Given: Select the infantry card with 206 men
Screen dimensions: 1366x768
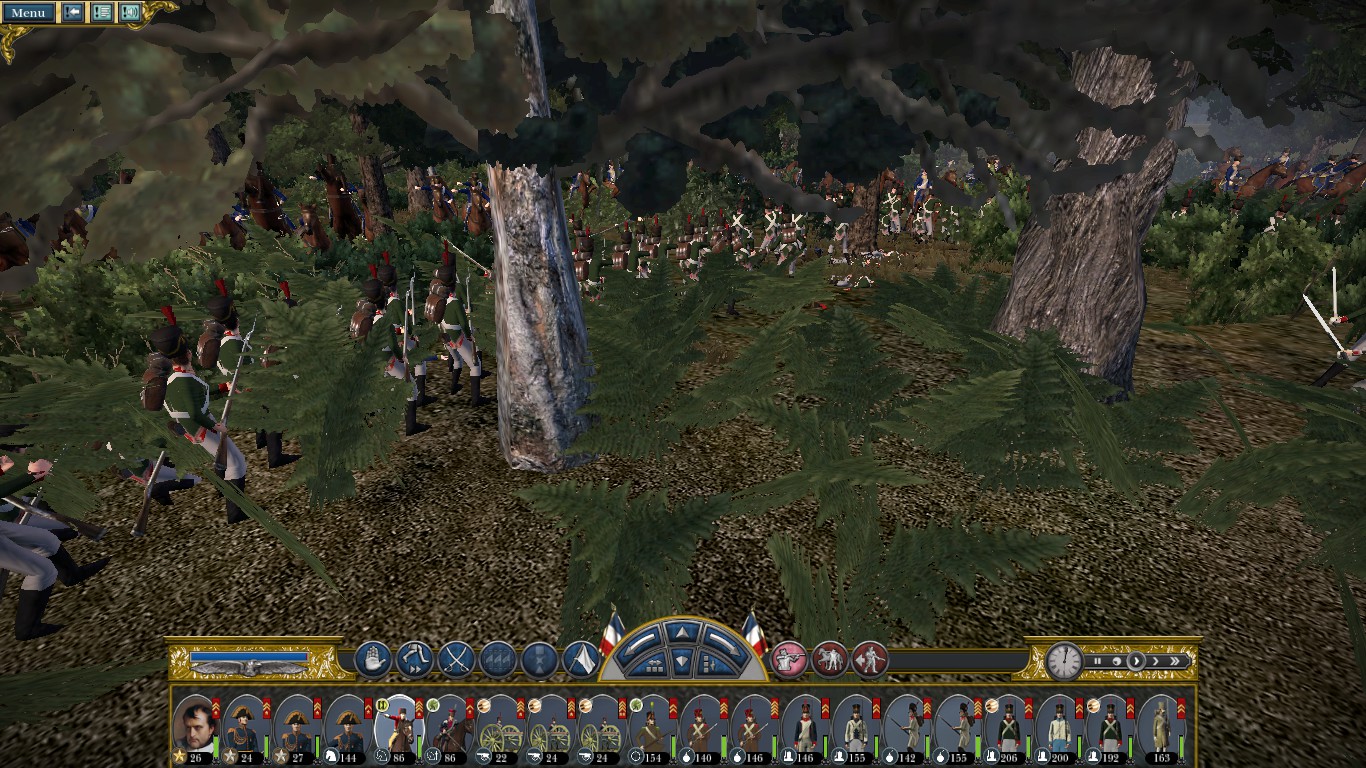Looking at the screenshot, I should pyautogui.click(x=1008, y=725).
